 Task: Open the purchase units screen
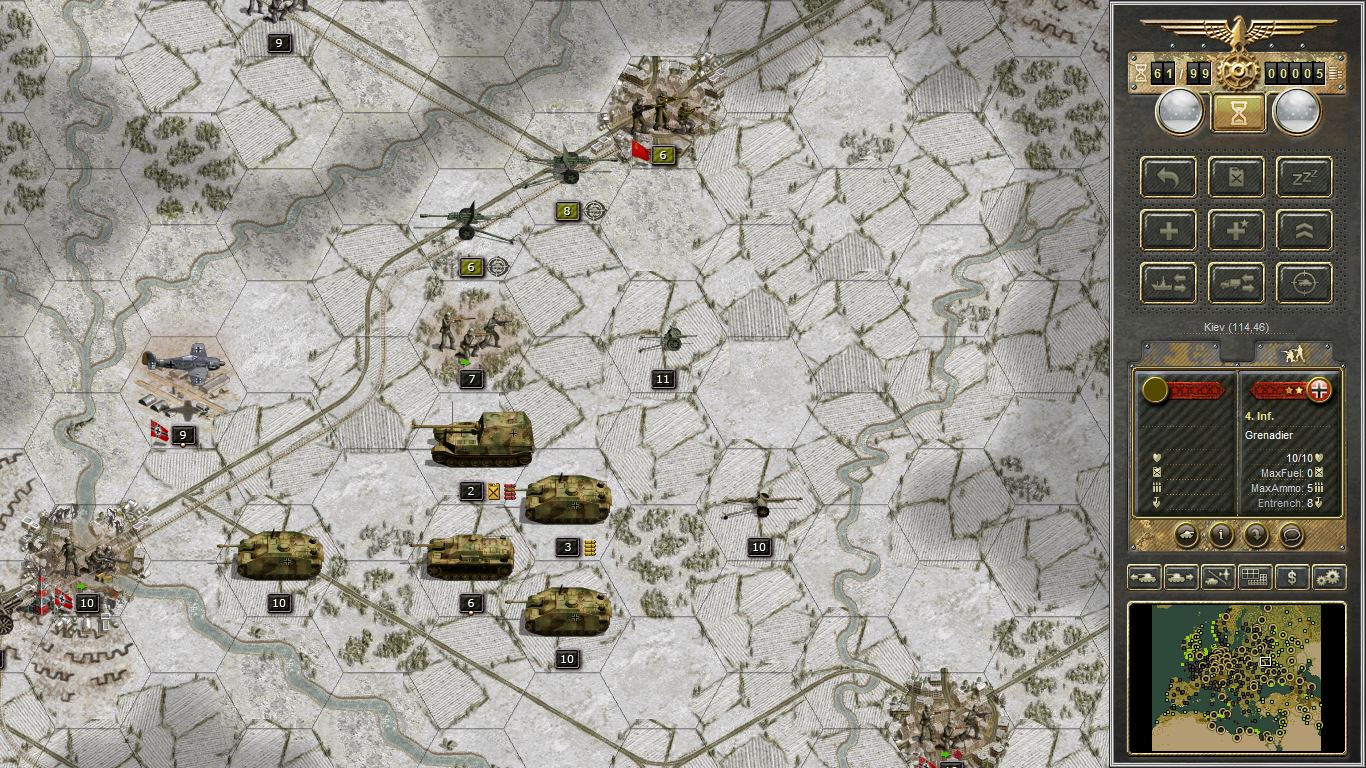coord(1292,577)
